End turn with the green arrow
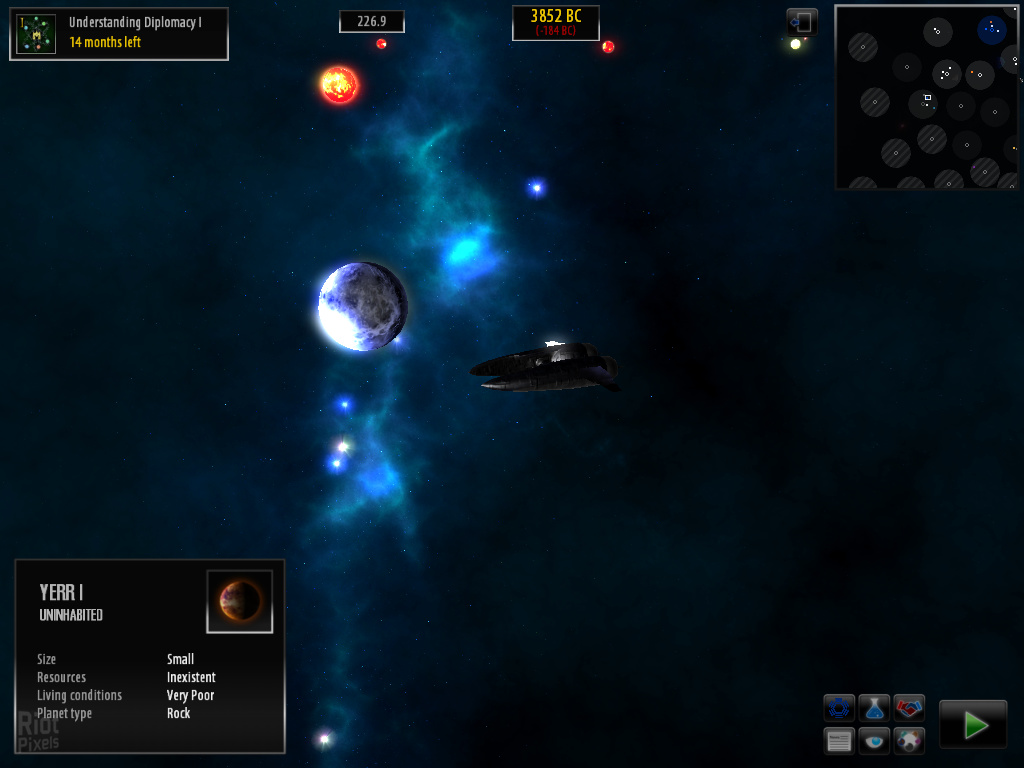This screenshot has height=768, width=1024. [x=973, y=724]
